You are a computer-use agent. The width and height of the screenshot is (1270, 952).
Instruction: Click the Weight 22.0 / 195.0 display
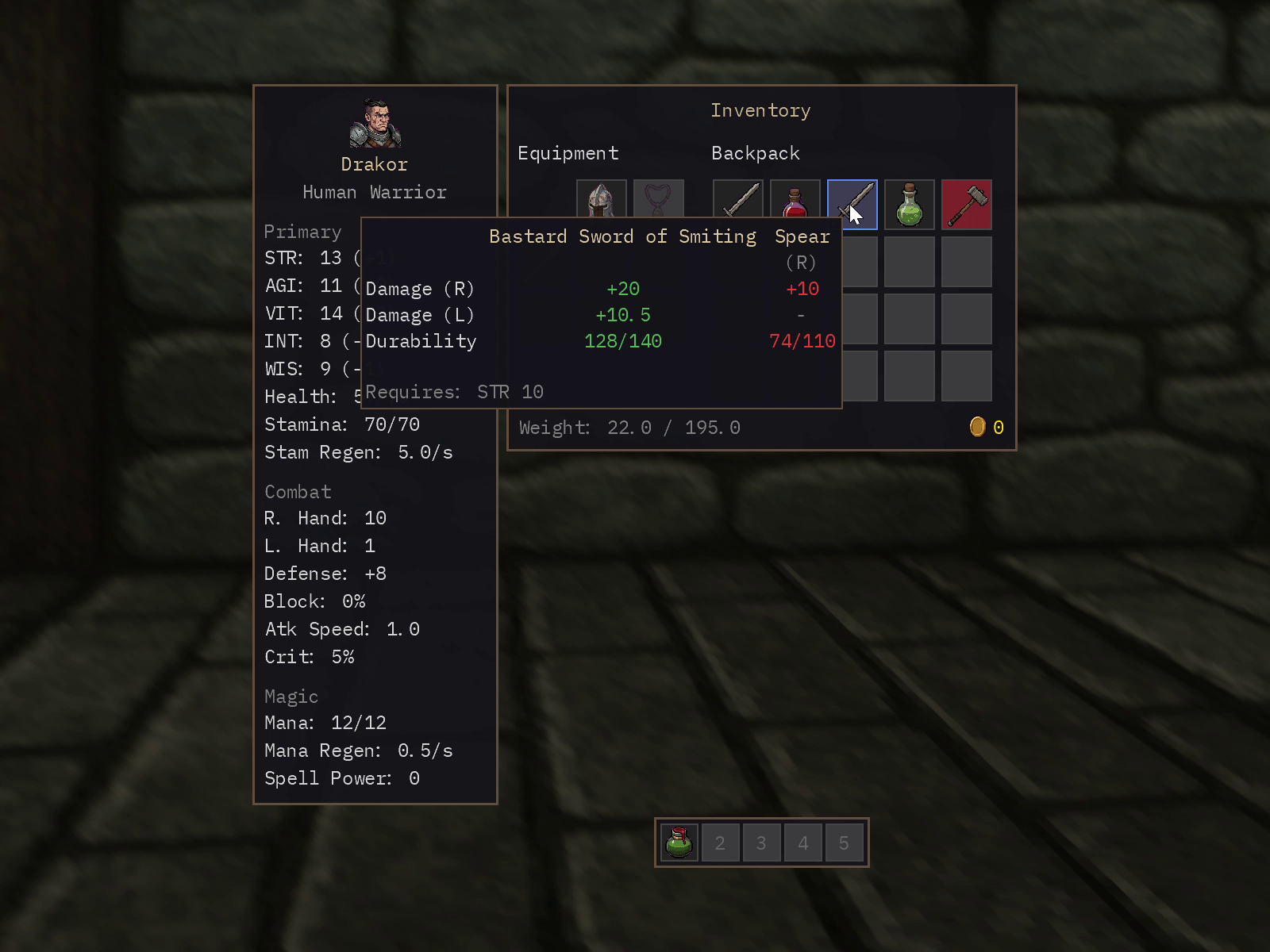tap(629, 428)
